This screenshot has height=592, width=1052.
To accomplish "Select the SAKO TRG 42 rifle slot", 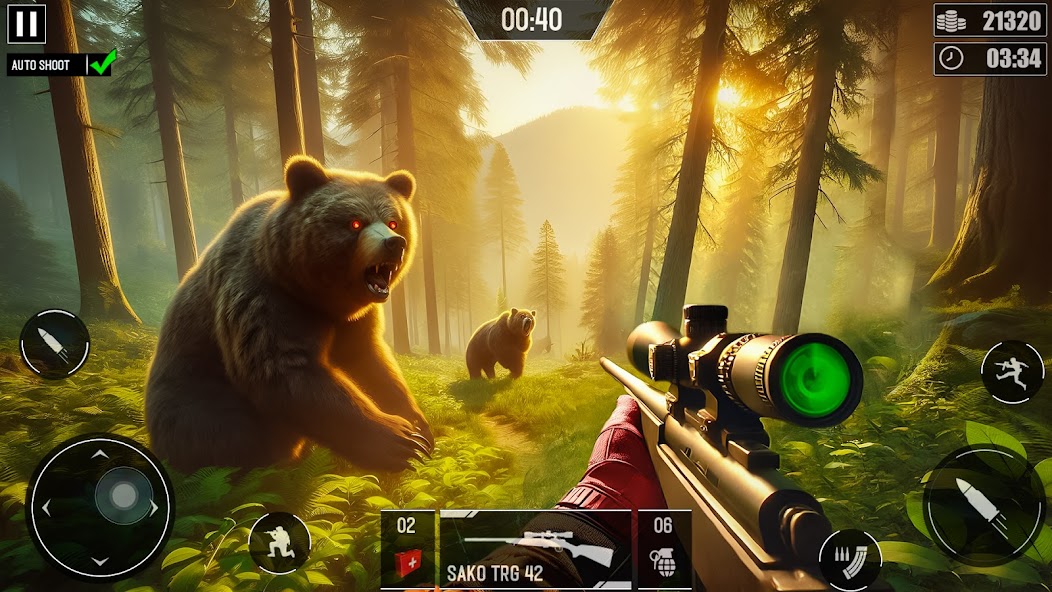I will point(535,549).
